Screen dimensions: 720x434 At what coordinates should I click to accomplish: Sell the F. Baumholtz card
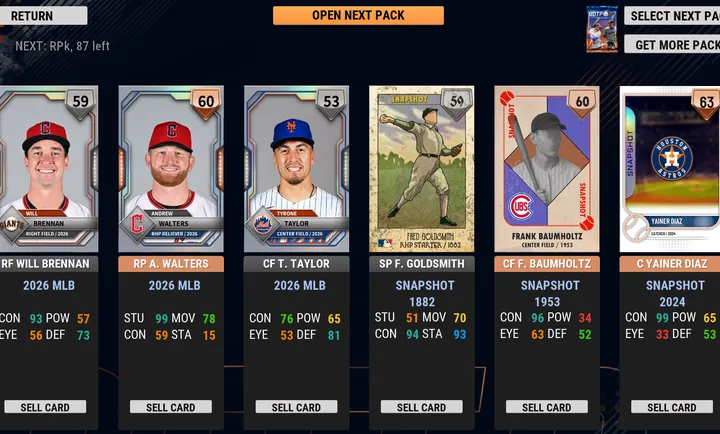546,407
